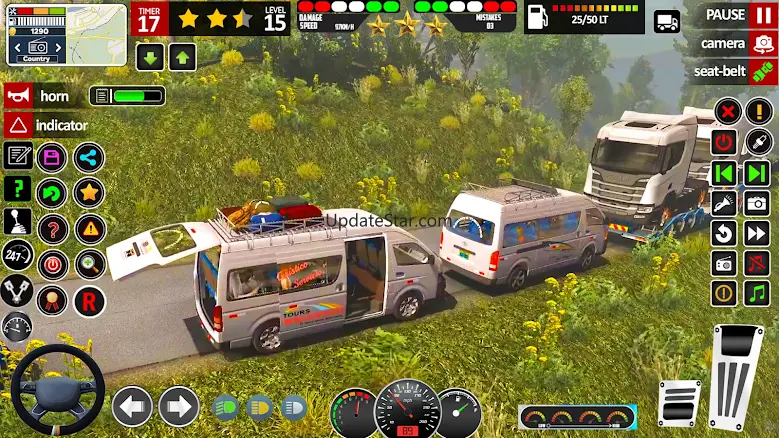Steer with the right arrow button
The width and height of the screenshot is (779, 438).
coord(178,407)
